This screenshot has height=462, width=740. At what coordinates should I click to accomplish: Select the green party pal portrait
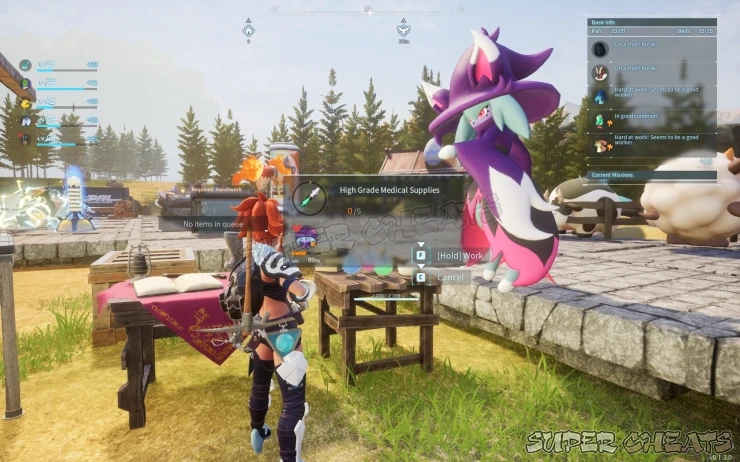point(25,84)
